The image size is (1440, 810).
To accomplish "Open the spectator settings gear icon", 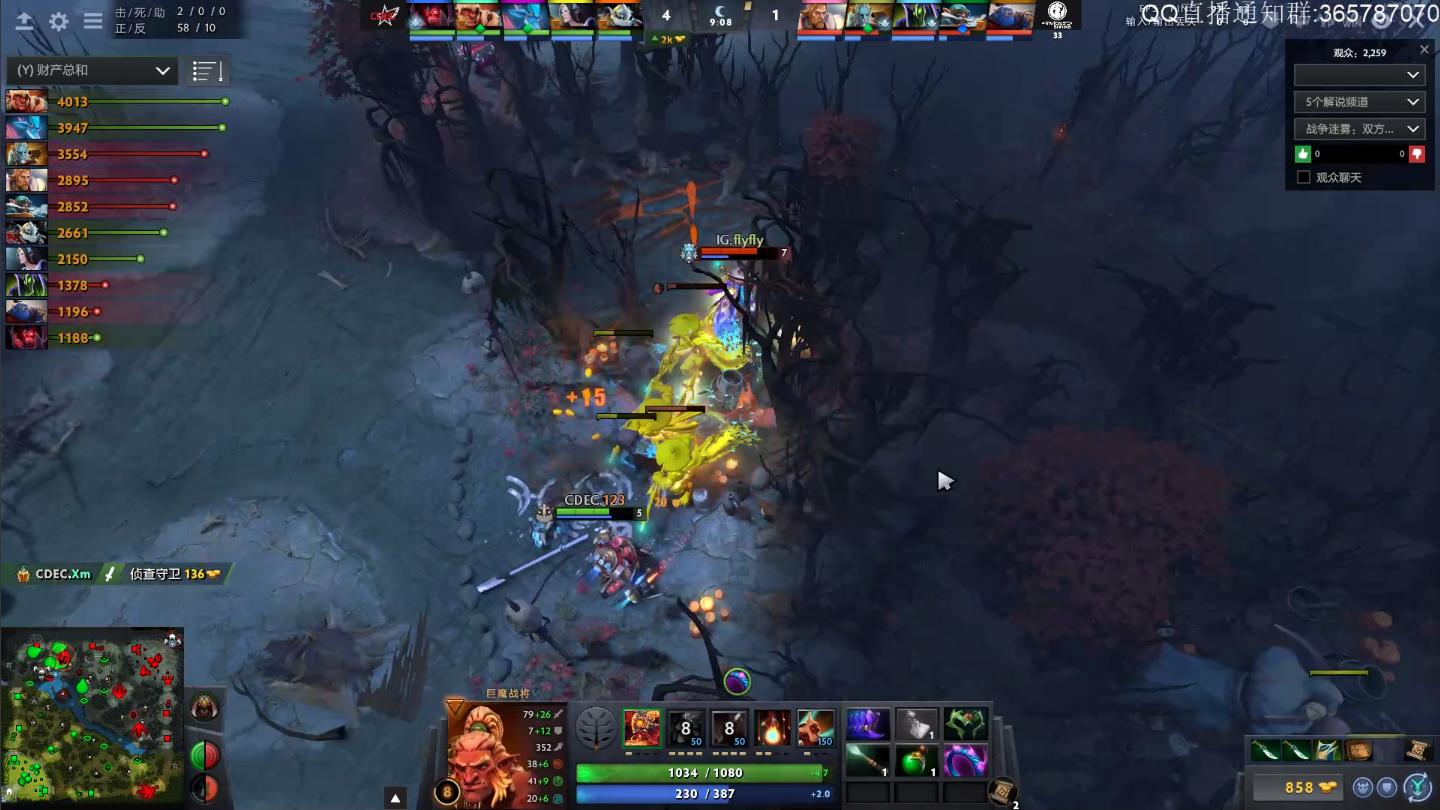I will [58, 21].
